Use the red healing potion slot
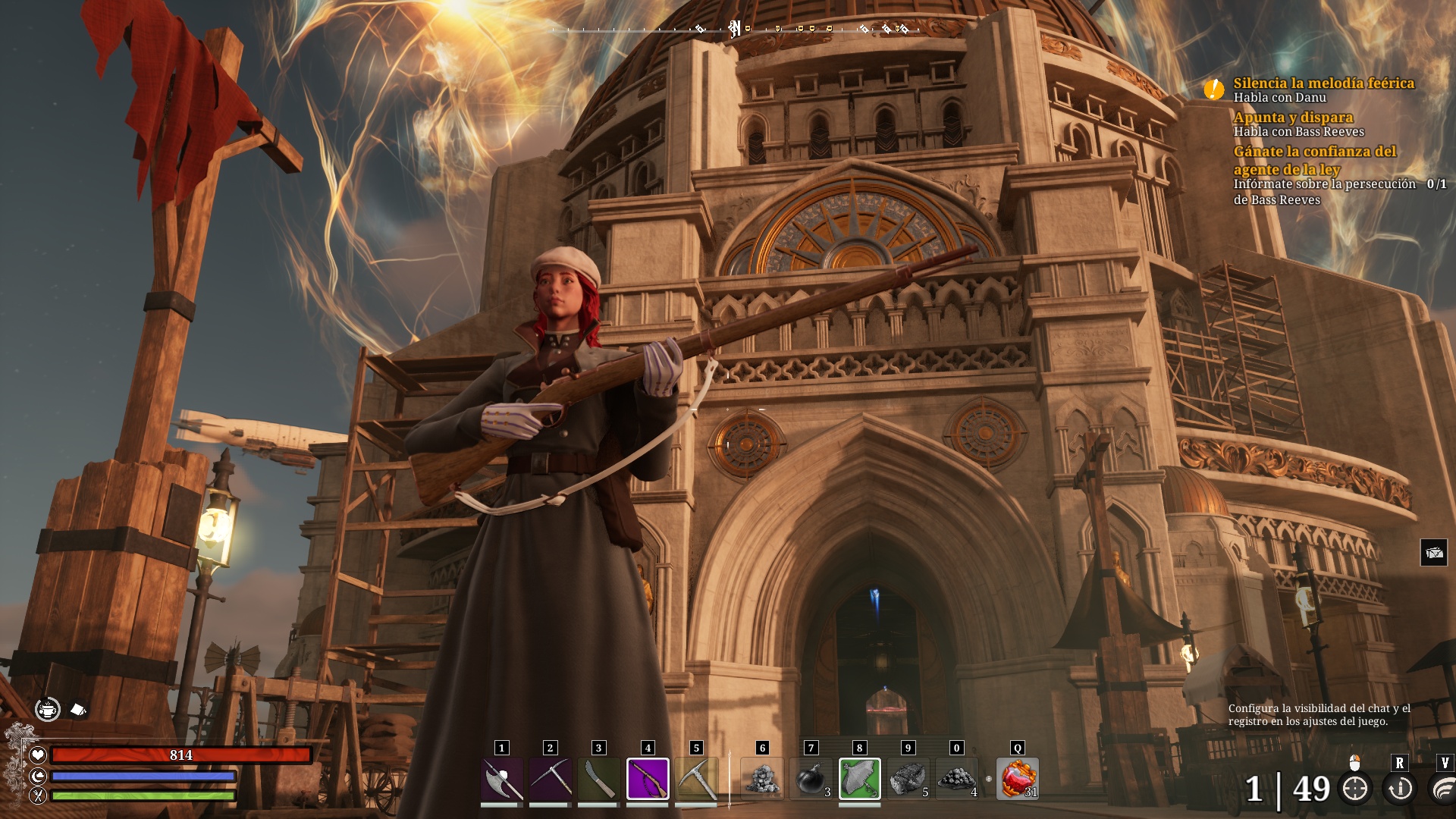1456x819 pixels. coord(1018,779)
